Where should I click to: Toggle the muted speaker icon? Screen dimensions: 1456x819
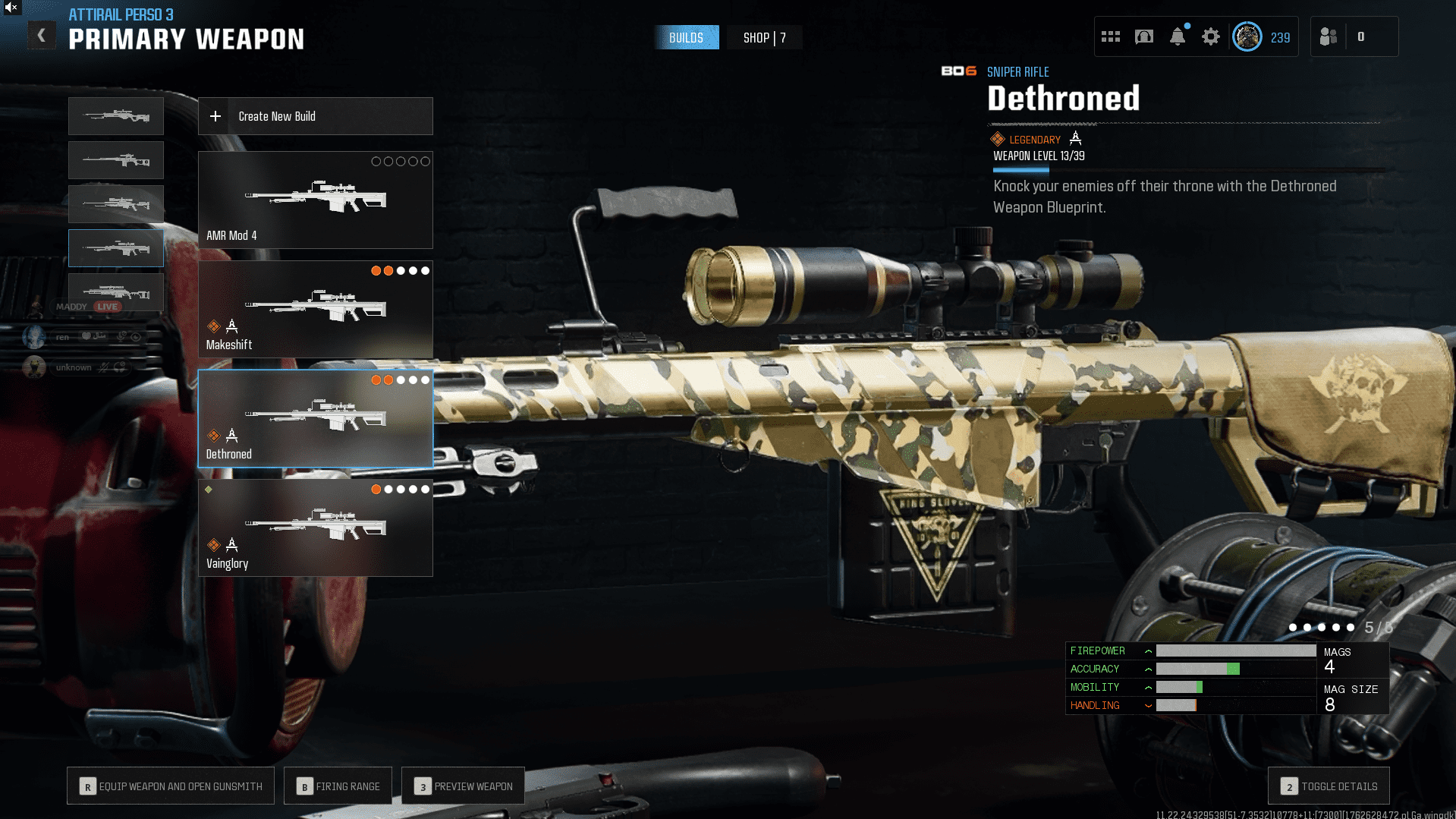[x=11, y=8]
